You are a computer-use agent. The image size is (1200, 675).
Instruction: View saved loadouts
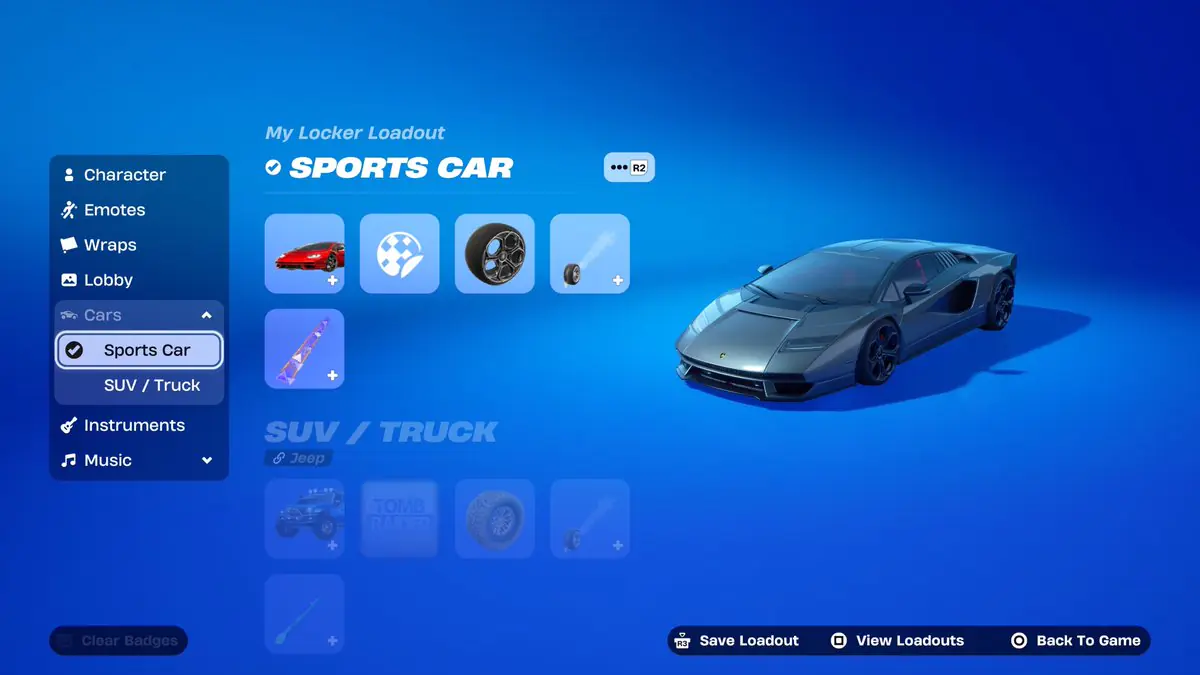[897, 641]
